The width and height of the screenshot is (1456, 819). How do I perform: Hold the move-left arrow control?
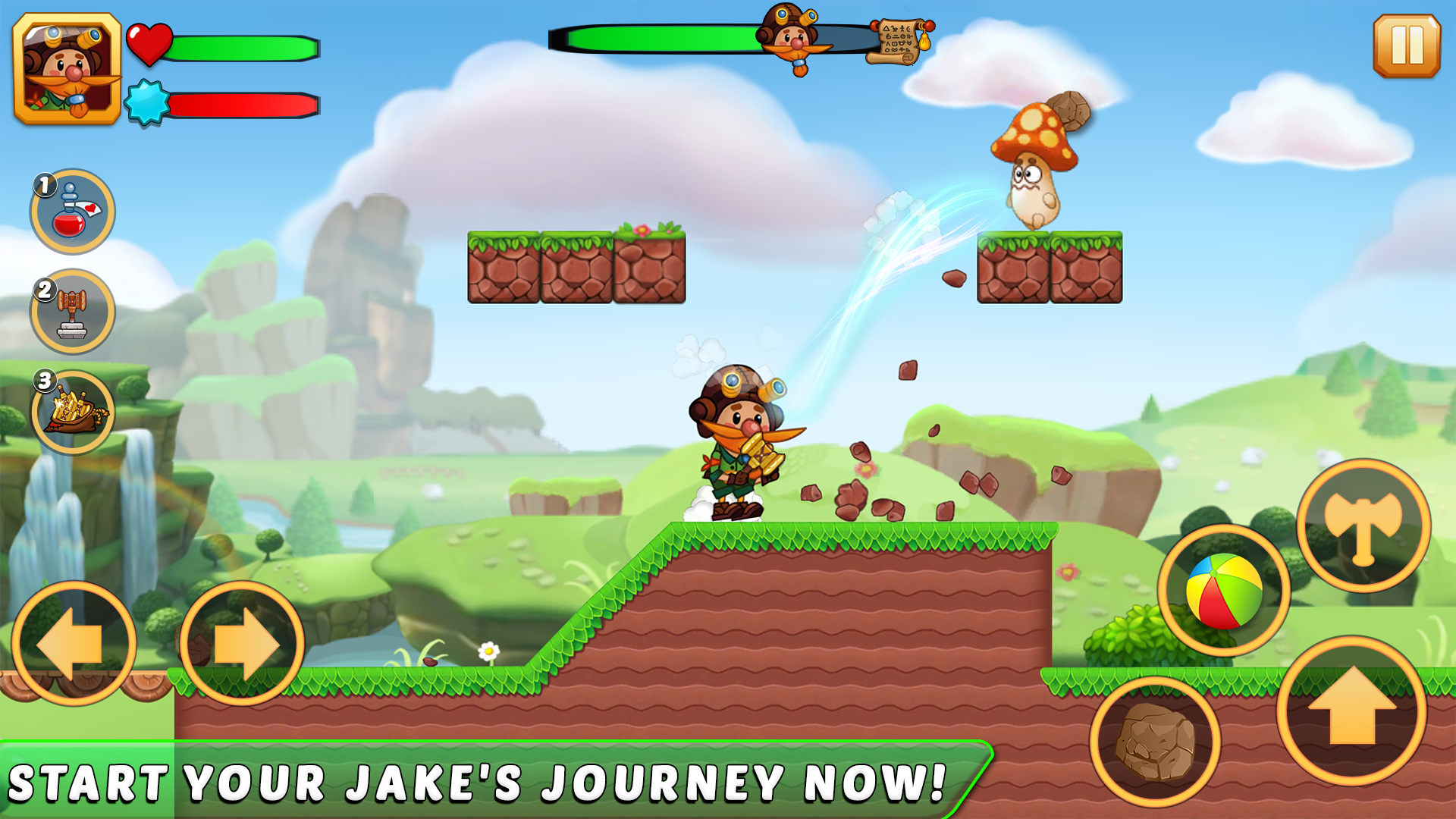[74, 643]
